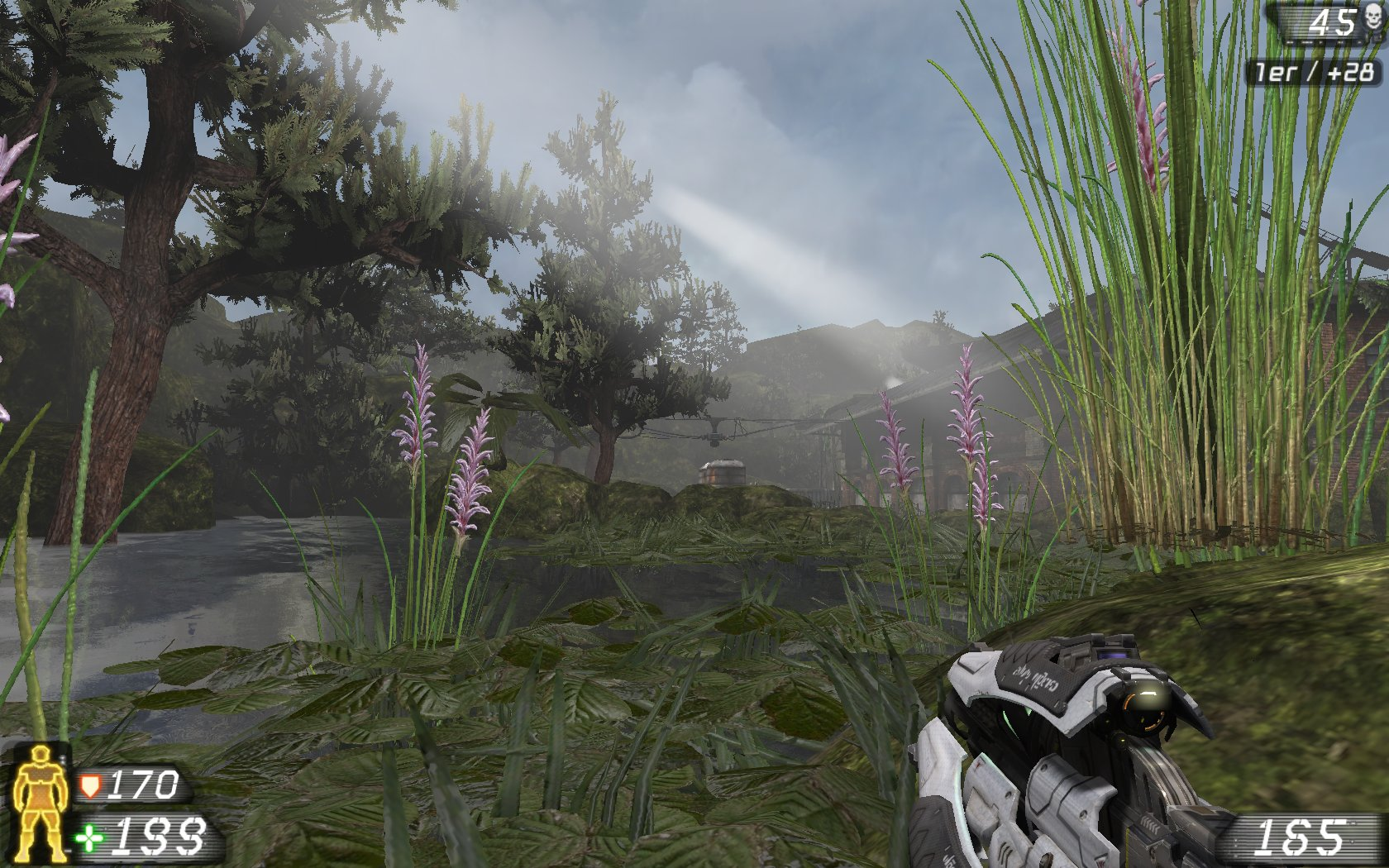Click the small dash pips under the frag counter

point(1323,41)
